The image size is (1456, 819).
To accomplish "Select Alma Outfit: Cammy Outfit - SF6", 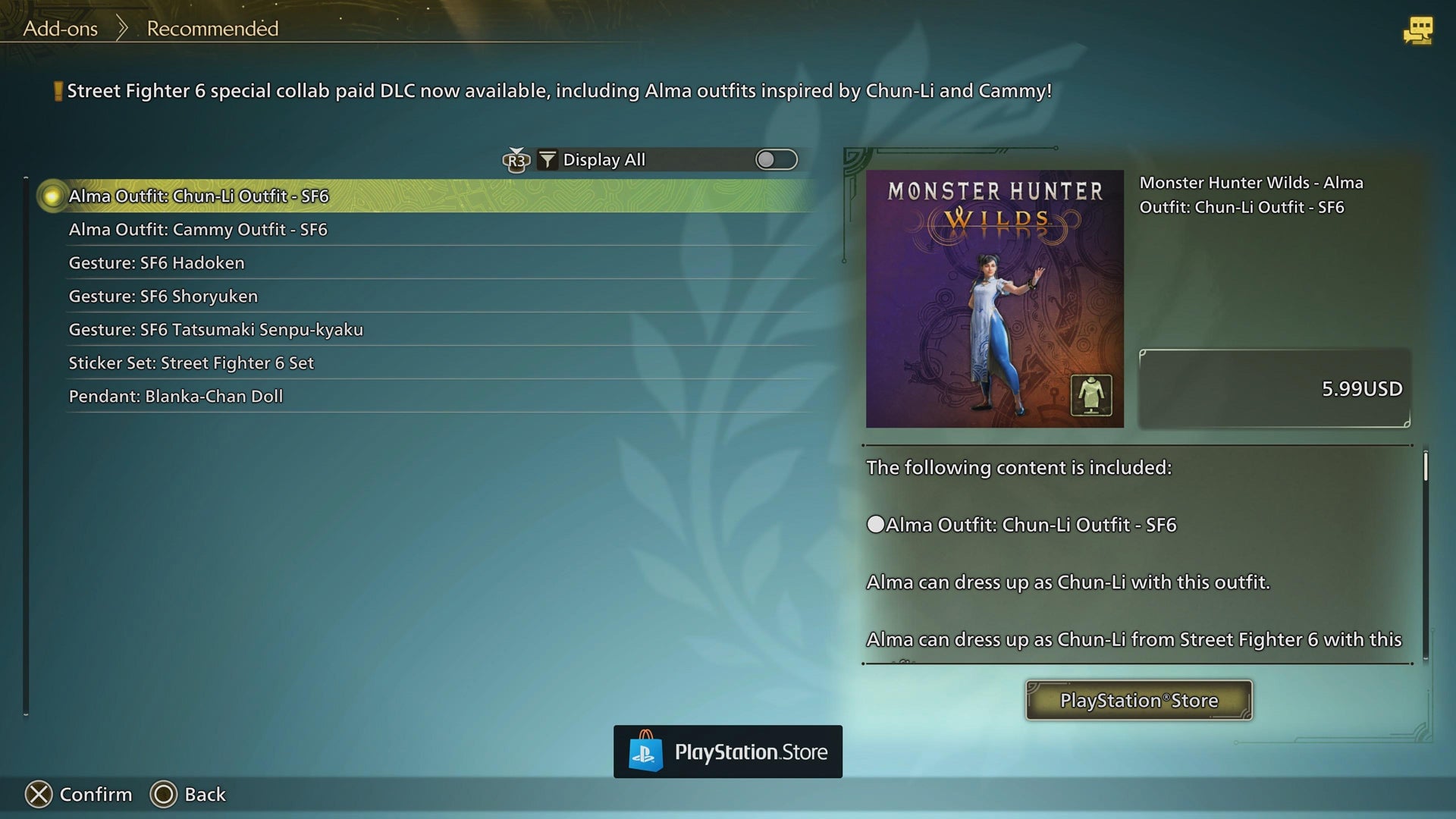I will tap(199, 229).
